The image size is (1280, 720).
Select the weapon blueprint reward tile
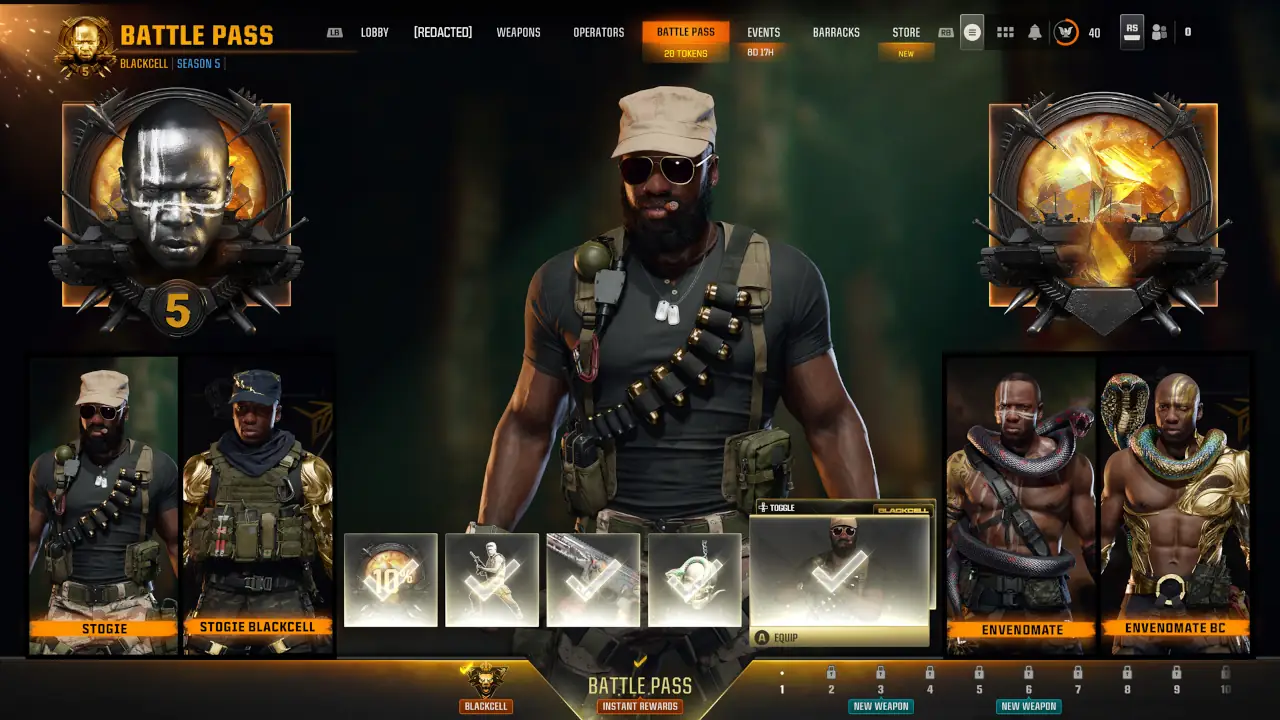[593, 580]
